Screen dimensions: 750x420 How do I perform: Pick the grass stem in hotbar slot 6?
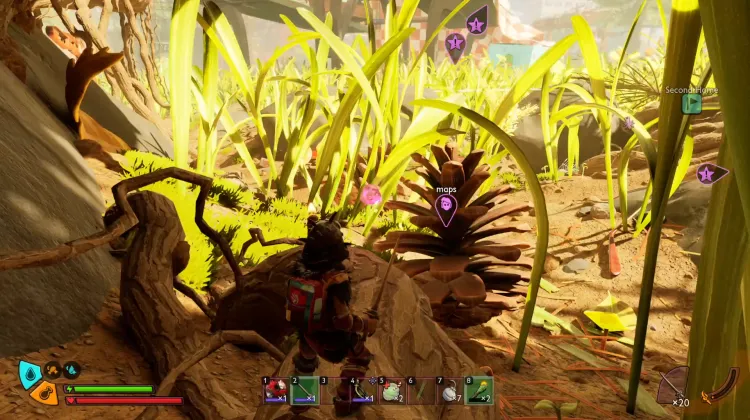[x=420, y=390]
